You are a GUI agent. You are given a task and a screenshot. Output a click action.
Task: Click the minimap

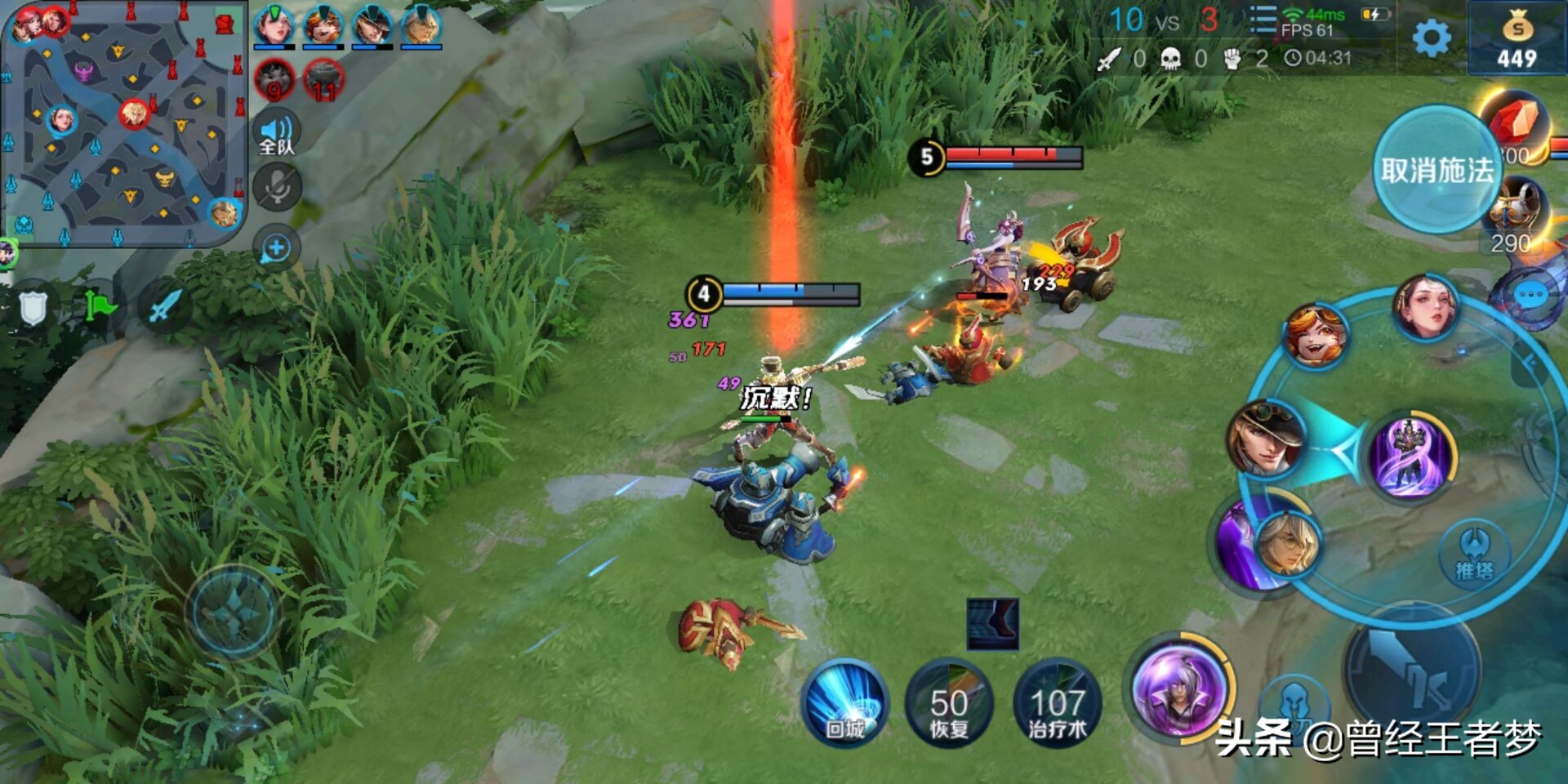(124, 122)
